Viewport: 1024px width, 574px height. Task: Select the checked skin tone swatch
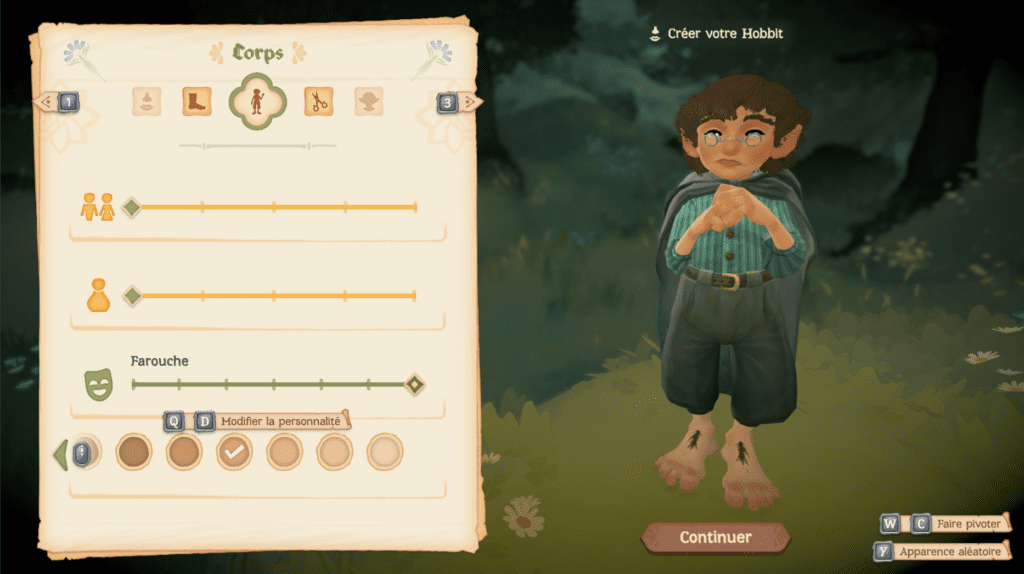coord(235,452)
